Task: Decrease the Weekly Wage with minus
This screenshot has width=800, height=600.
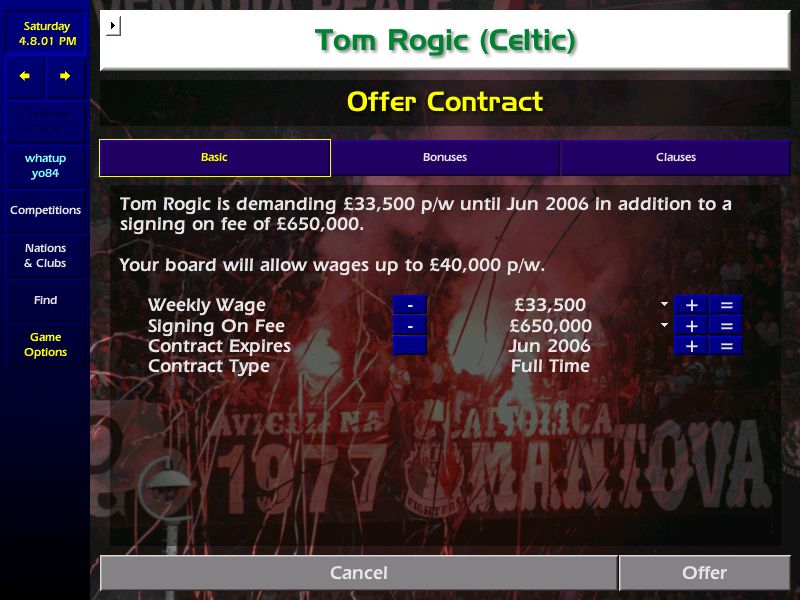Action: [409, 305]
